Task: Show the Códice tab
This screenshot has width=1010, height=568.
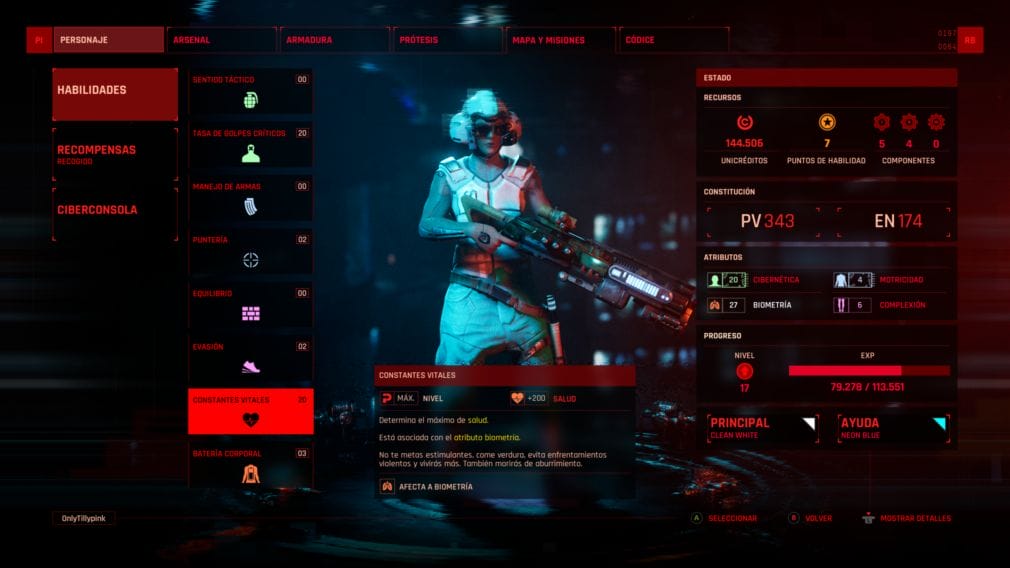Action: (x=672, y=40)
